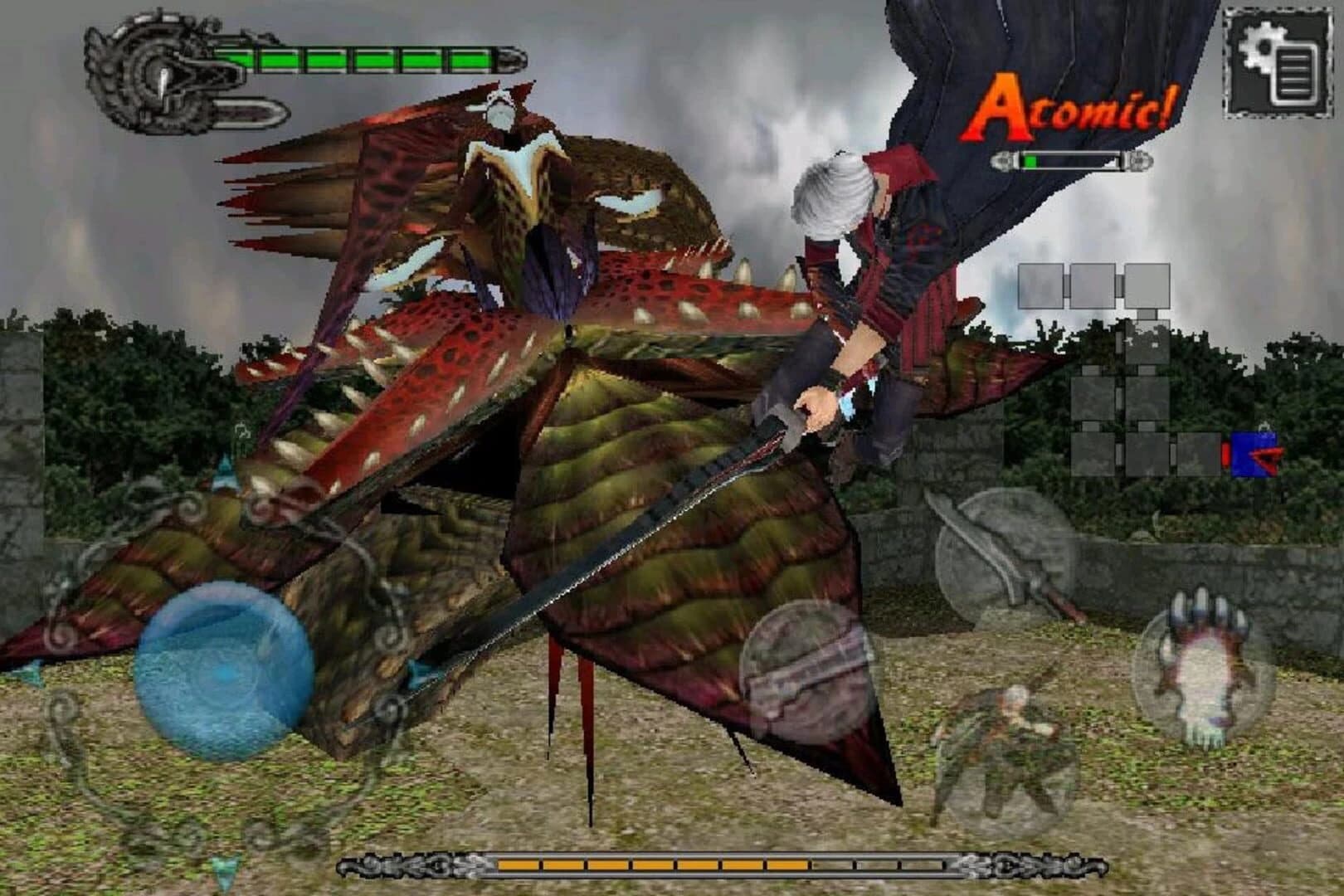Tap the red and blue item icon
1344x896 pixels.
tap(1254, 452)
